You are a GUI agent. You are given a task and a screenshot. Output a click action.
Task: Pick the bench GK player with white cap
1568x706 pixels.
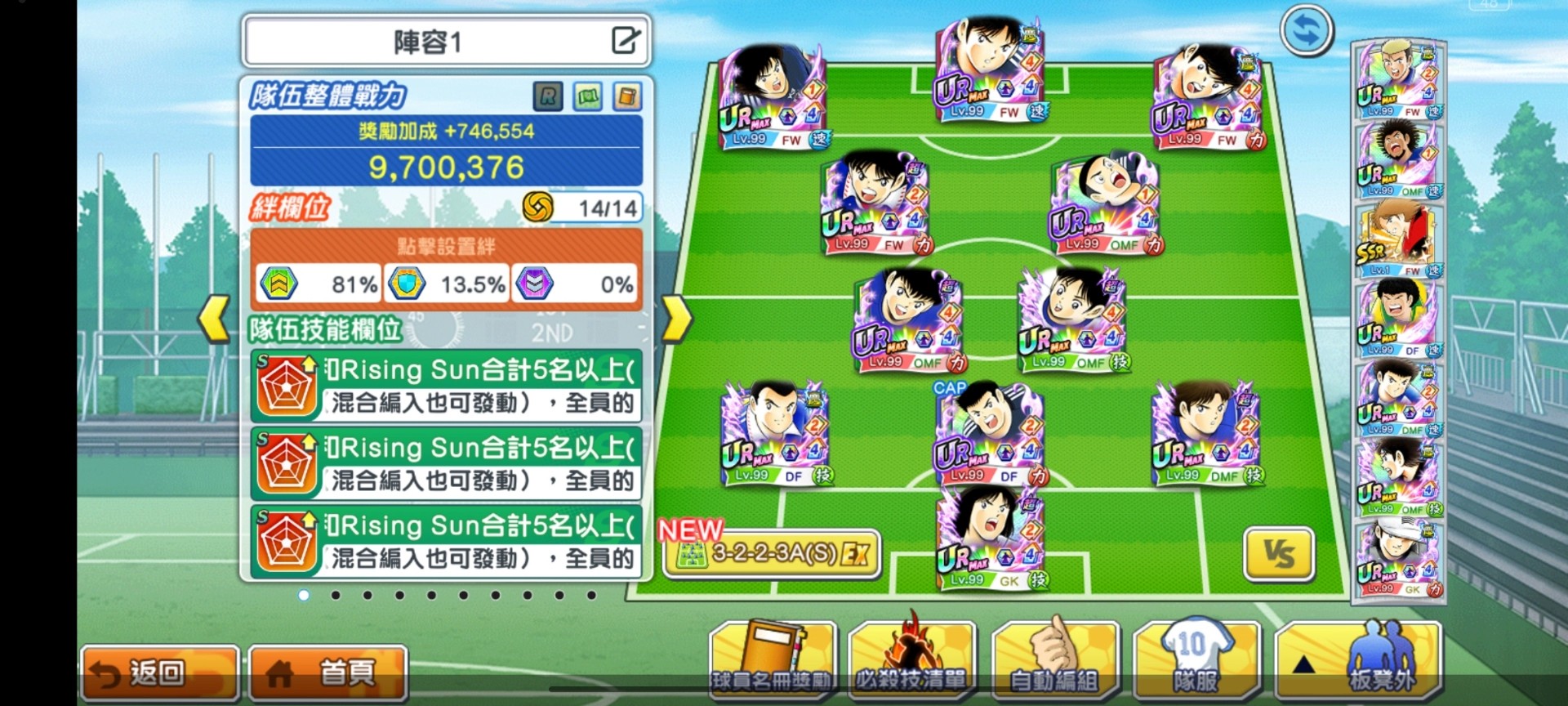[x=1398, y=560]
